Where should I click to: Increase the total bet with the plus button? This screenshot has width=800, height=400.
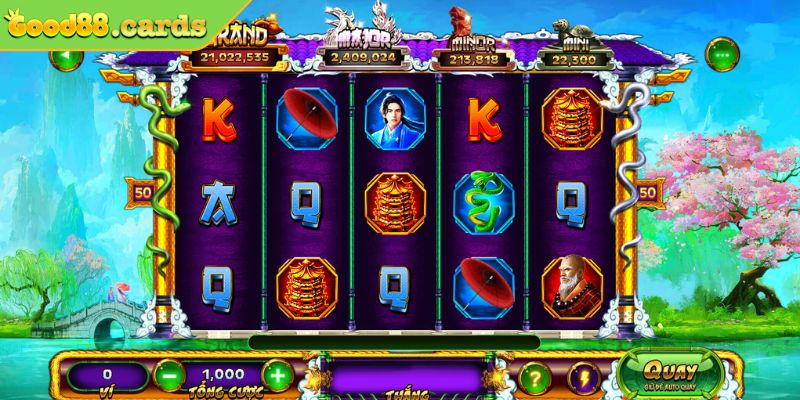click(x=279, y=377)
